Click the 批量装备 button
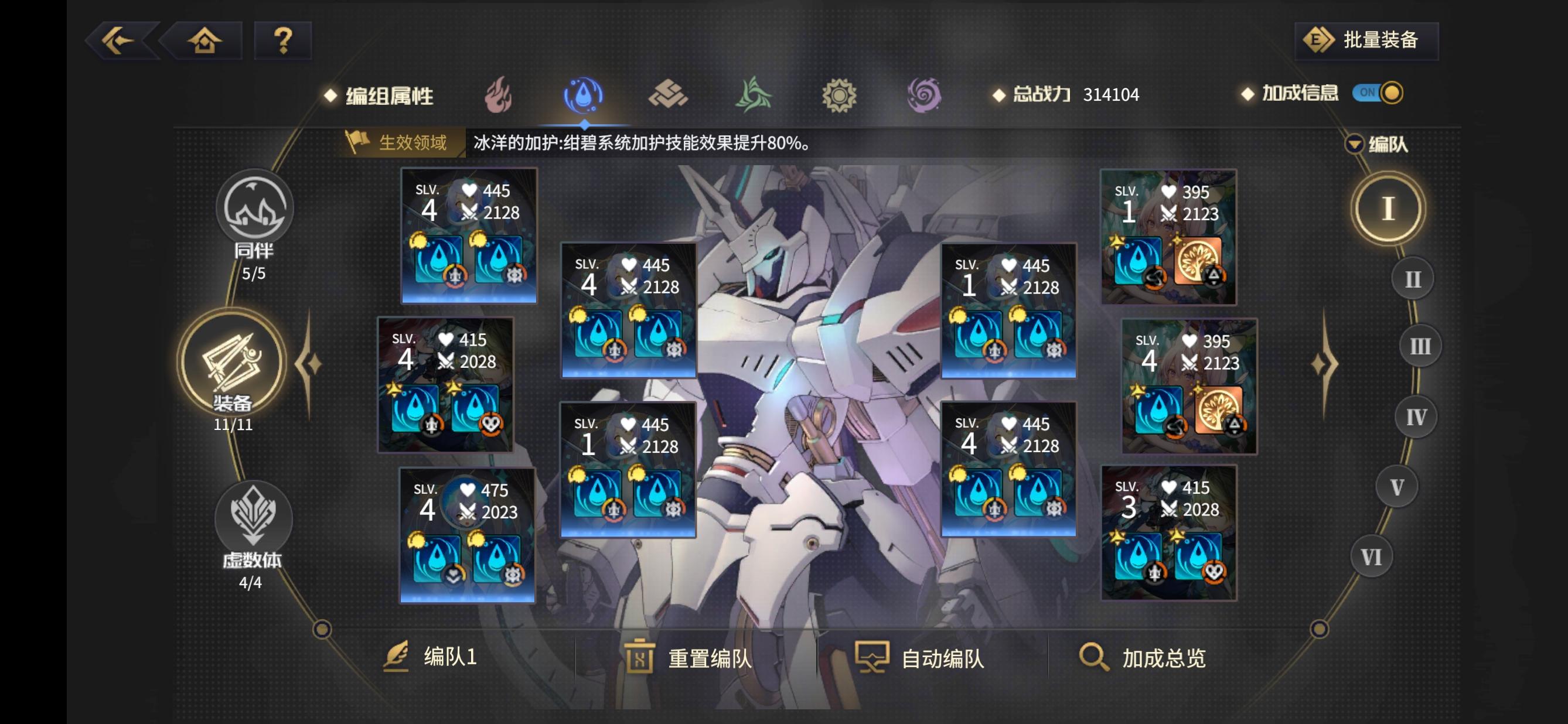The height and width of the screenshot is (724, 1568). tap(1365, 40)
